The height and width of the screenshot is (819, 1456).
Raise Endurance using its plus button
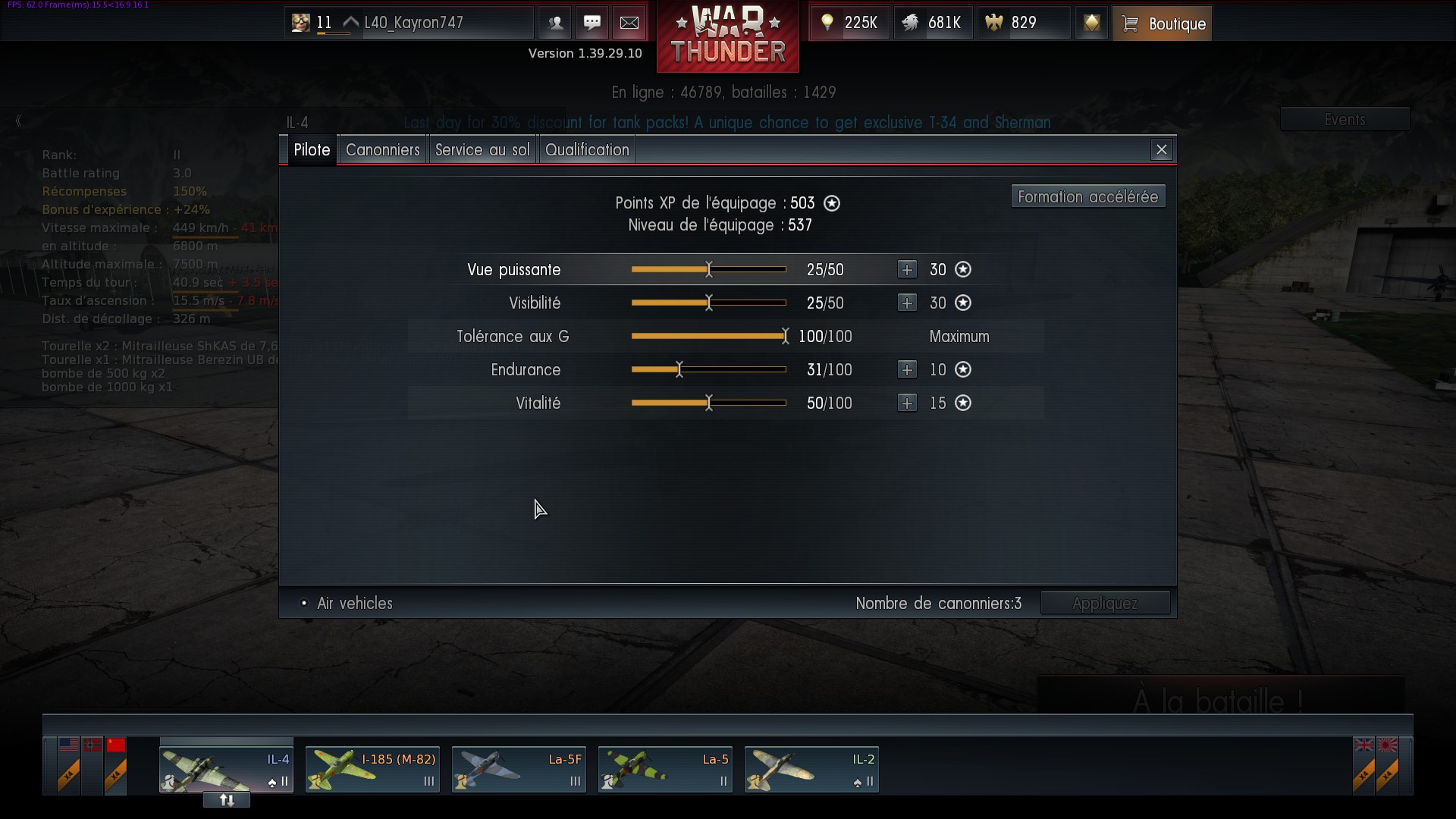[907, 370]
